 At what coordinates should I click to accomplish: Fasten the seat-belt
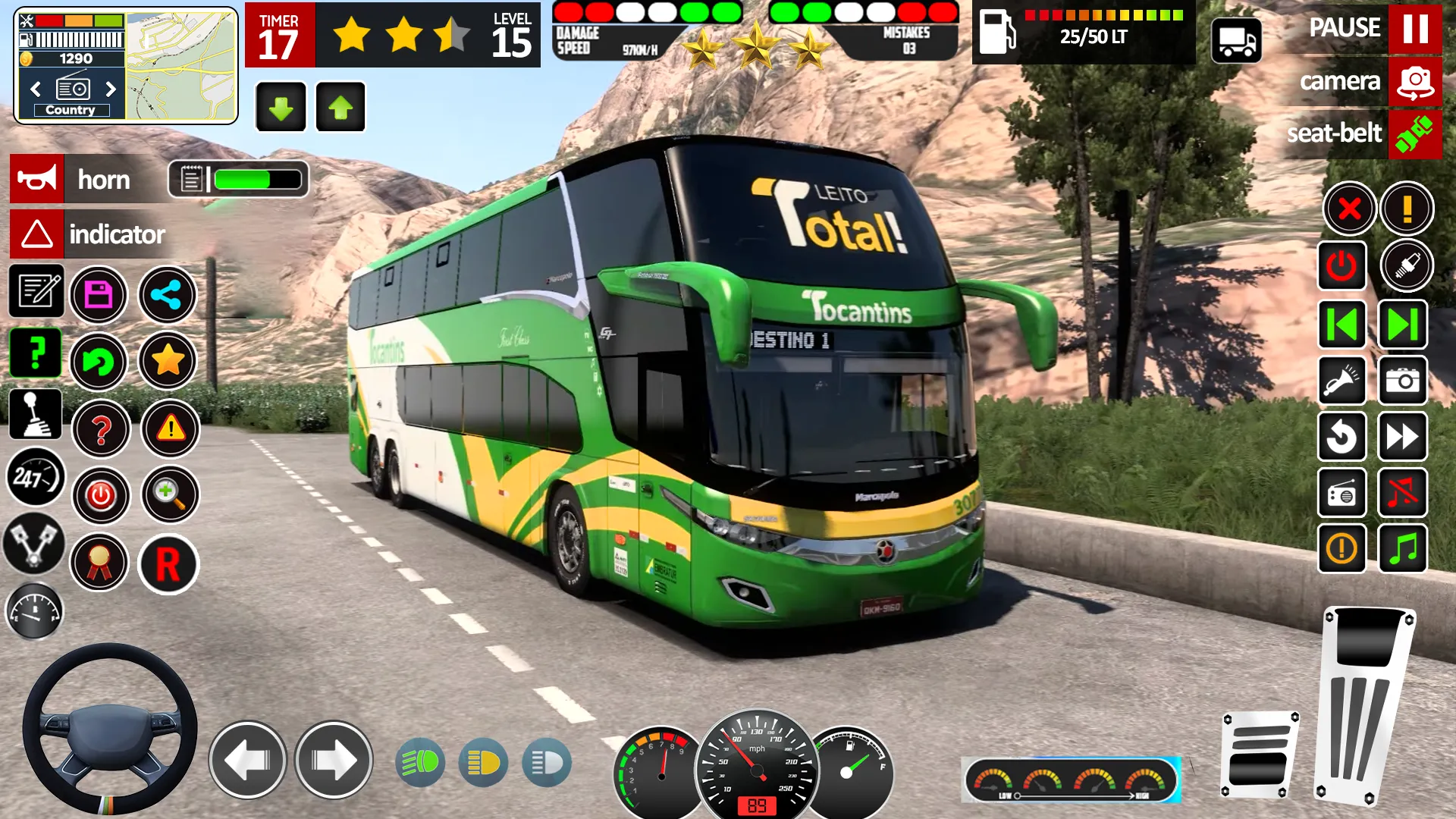(x=1414, y=134)
